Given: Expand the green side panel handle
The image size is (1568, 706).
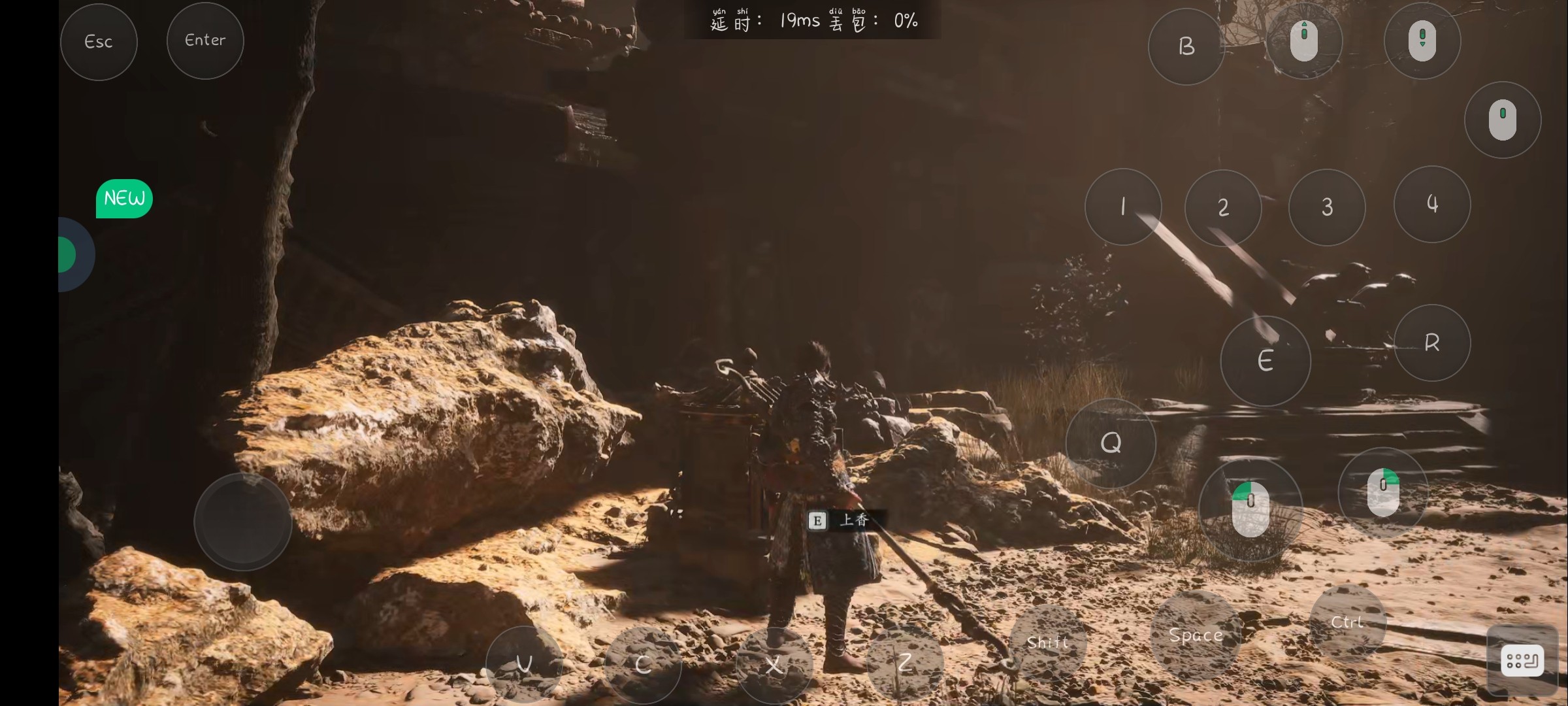Looking at the screenshot, I should pyautogui.click(x=69, y=254).
